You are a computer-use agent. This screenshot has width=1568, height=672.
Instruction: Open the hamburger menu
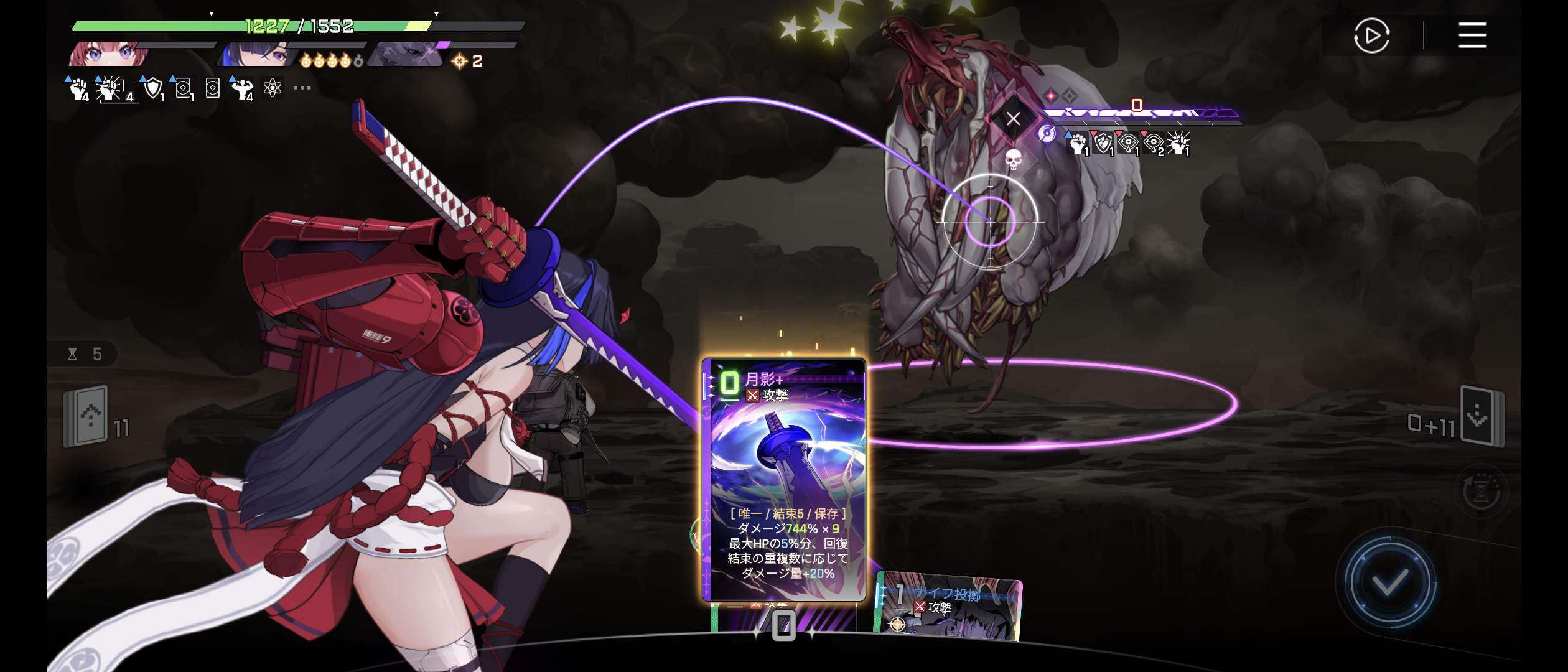pos(1472,35)
